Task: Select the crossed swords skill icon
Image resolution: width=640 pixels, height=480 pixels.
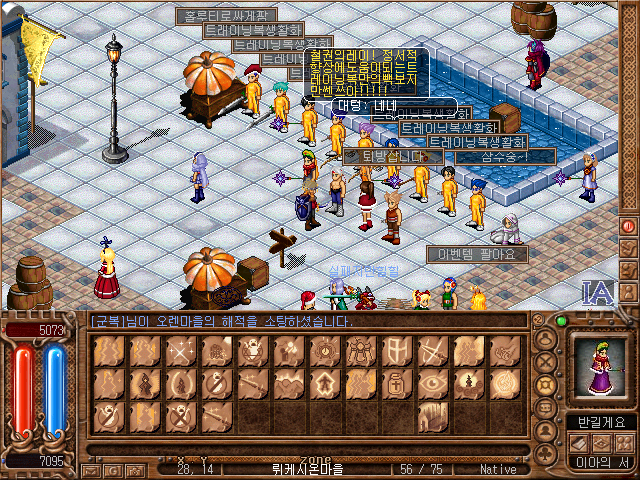Action: pos(181,351)
